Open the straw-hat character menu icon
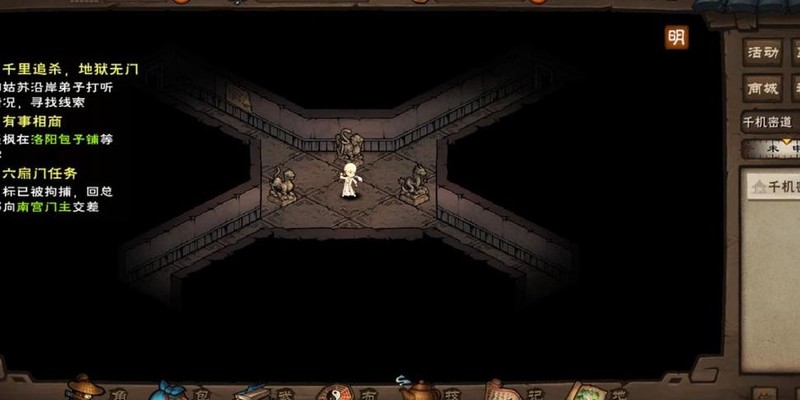The width and height of the screenshot is (800, 400). 84,388
